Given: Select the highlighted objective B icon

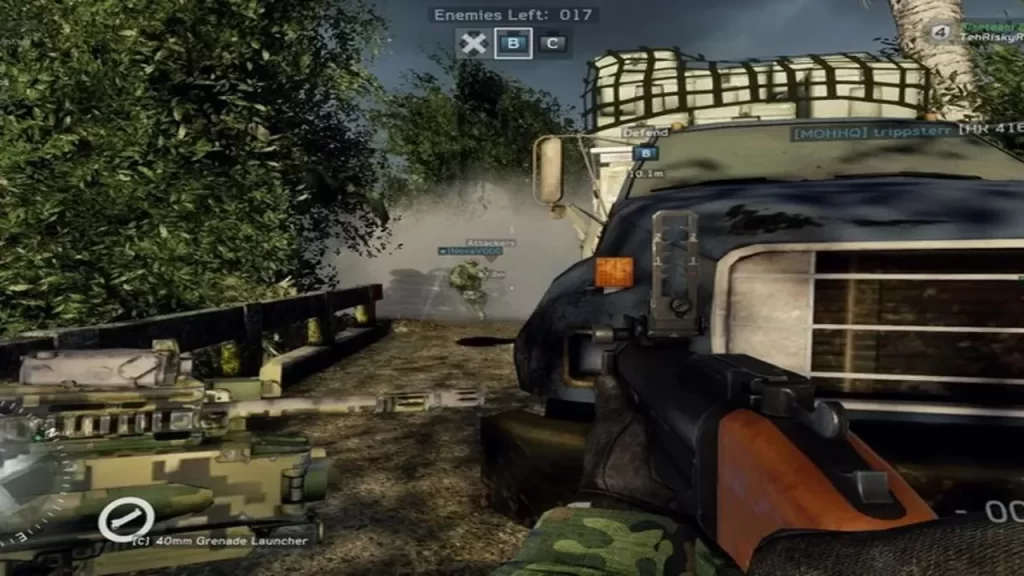Looking at the screenshot, I should coord(513,43).
